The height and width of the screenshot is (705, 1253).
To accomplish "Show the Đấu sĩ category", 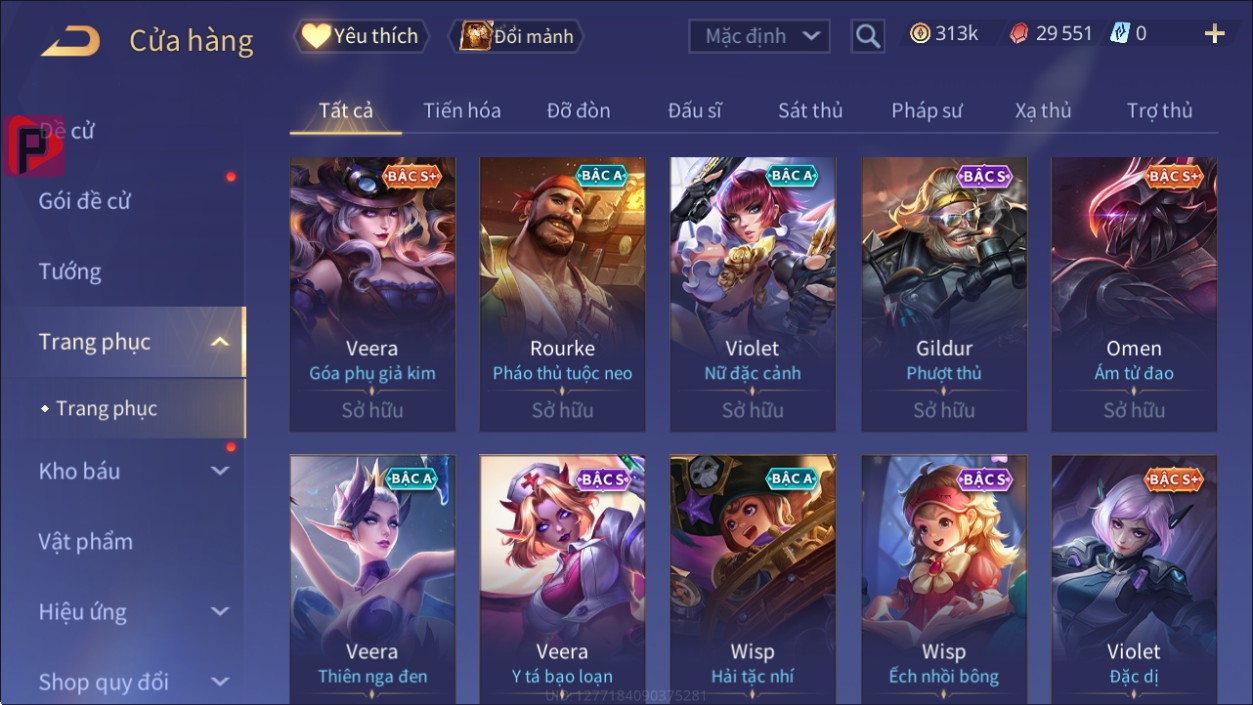I will tap(695, 111).
